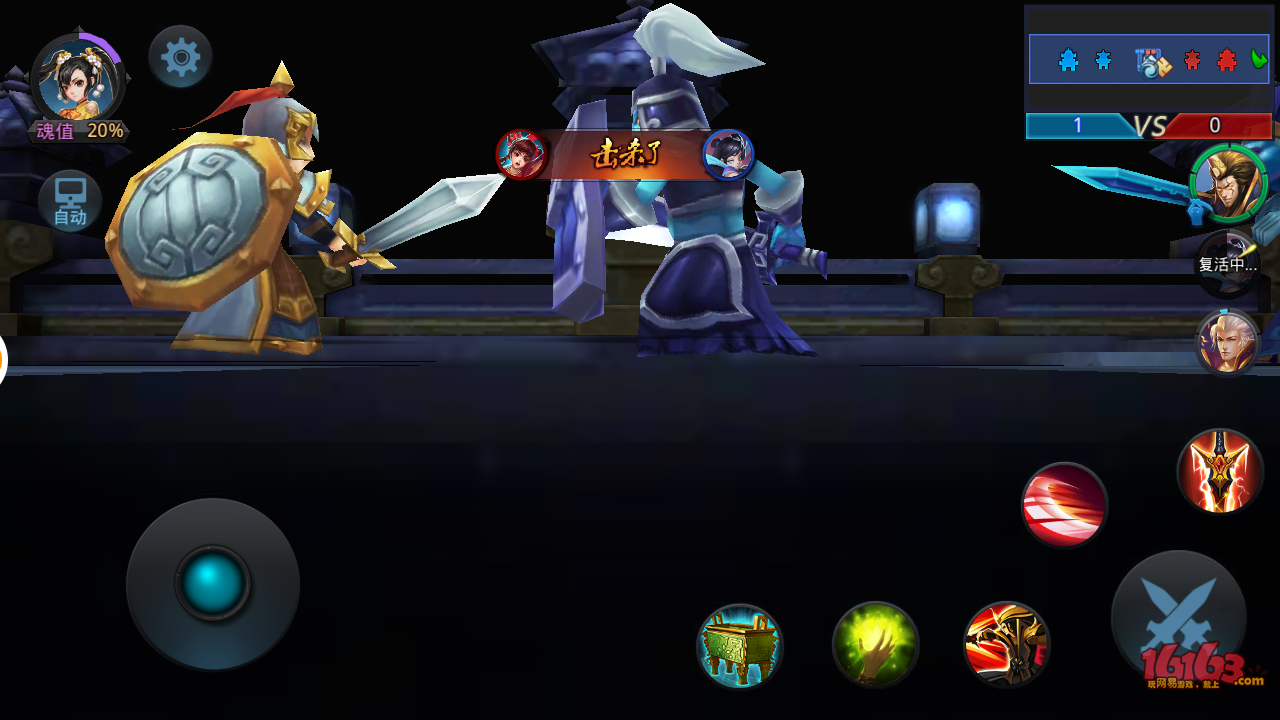Click the virtual joystick center knob
1280x720 pixels.
point(213,582)
